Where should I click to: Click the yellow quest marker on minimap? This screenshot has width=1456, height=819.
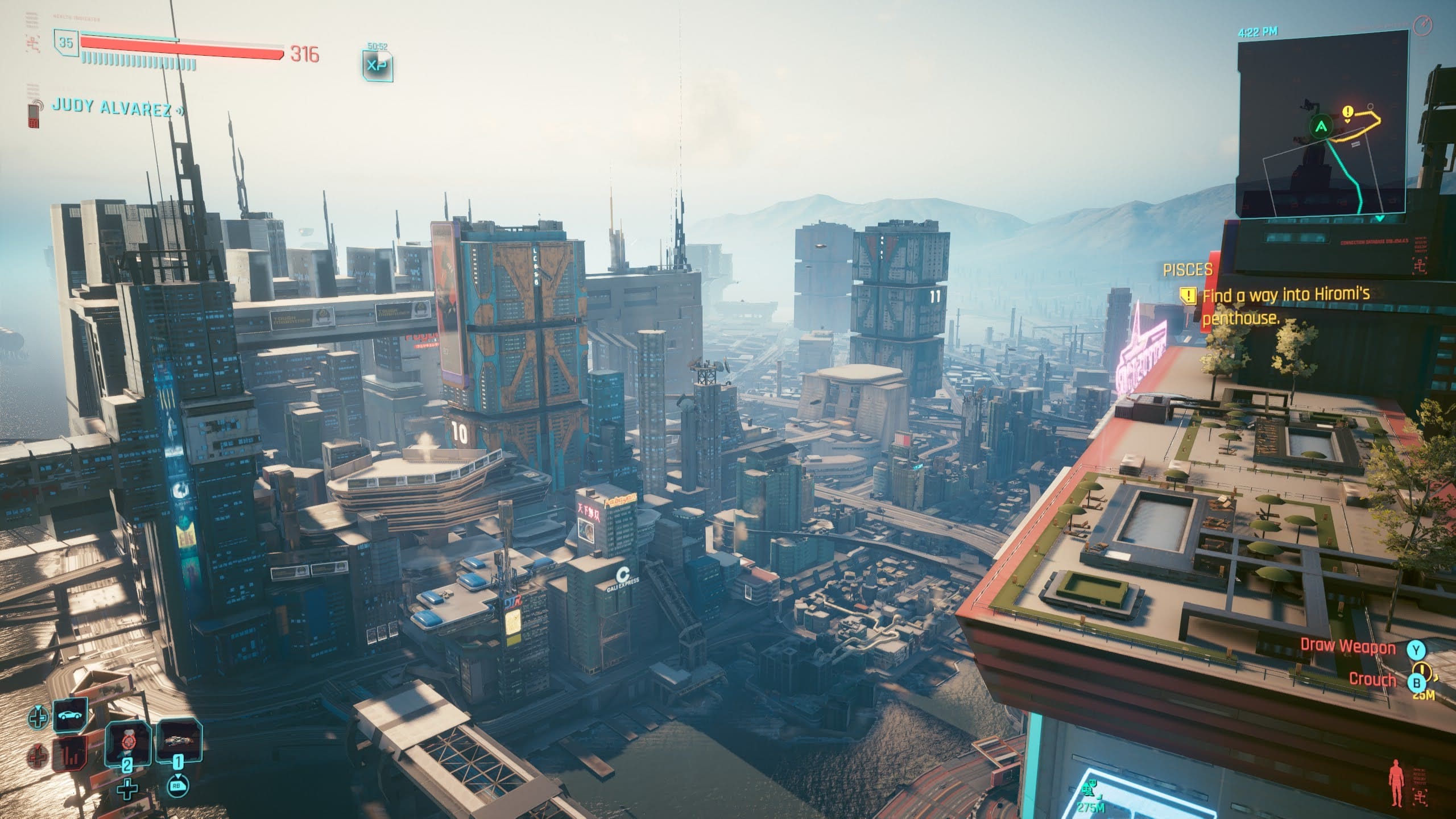[1347, 113]
